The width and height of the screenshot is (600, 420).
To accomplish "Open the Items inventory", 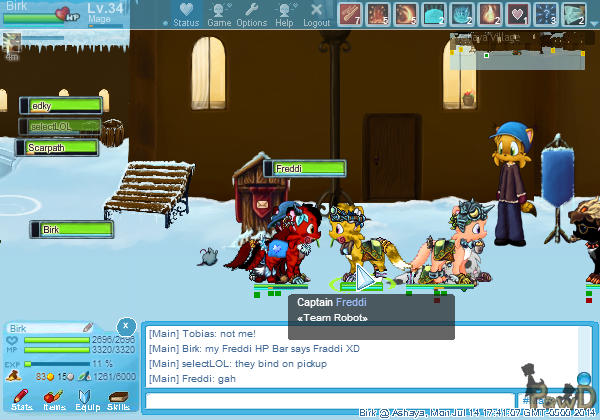I will coord(54,399).
